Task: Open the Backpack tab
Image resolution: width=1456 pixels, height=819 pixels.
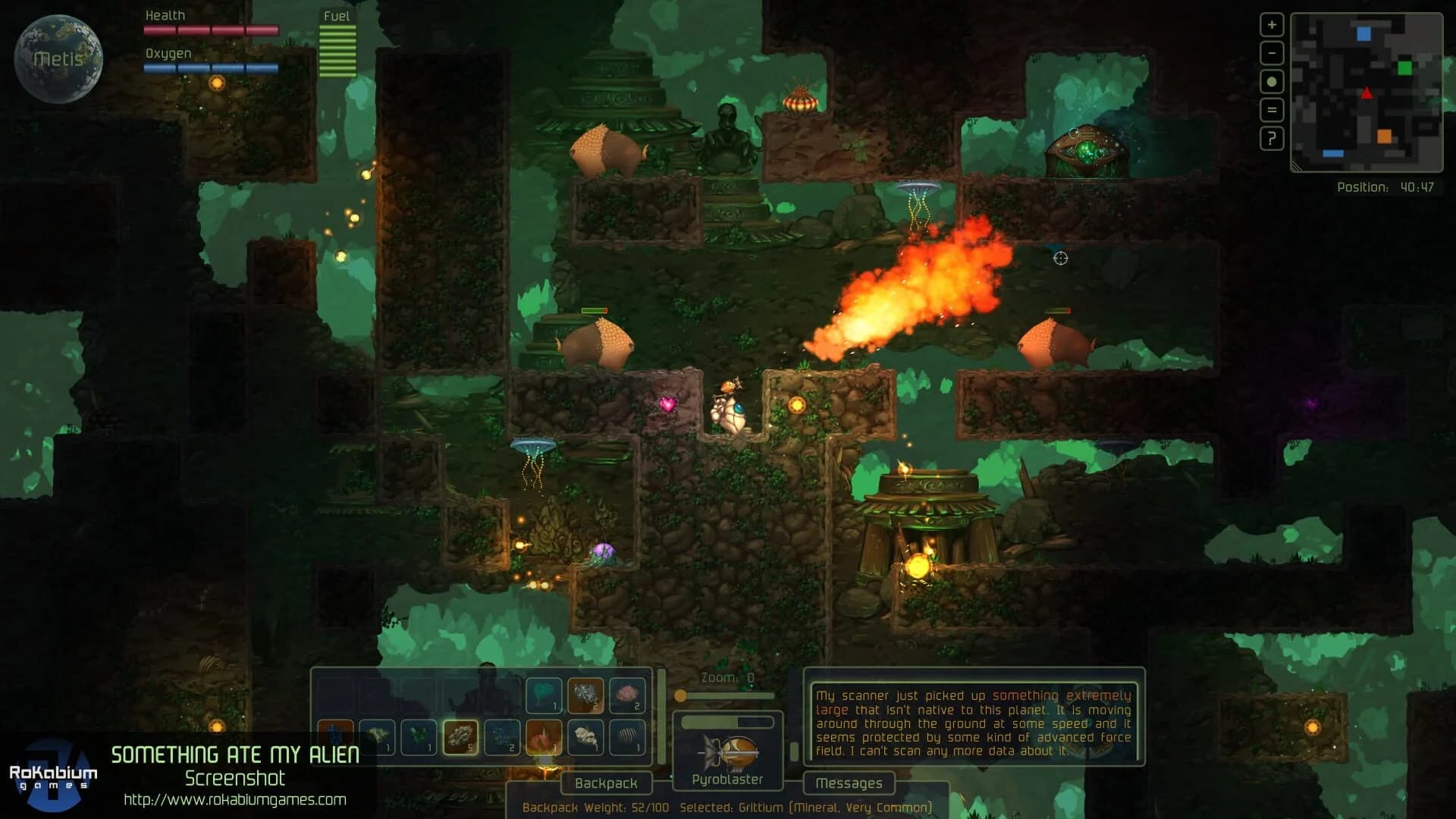Action: [606, 783]
